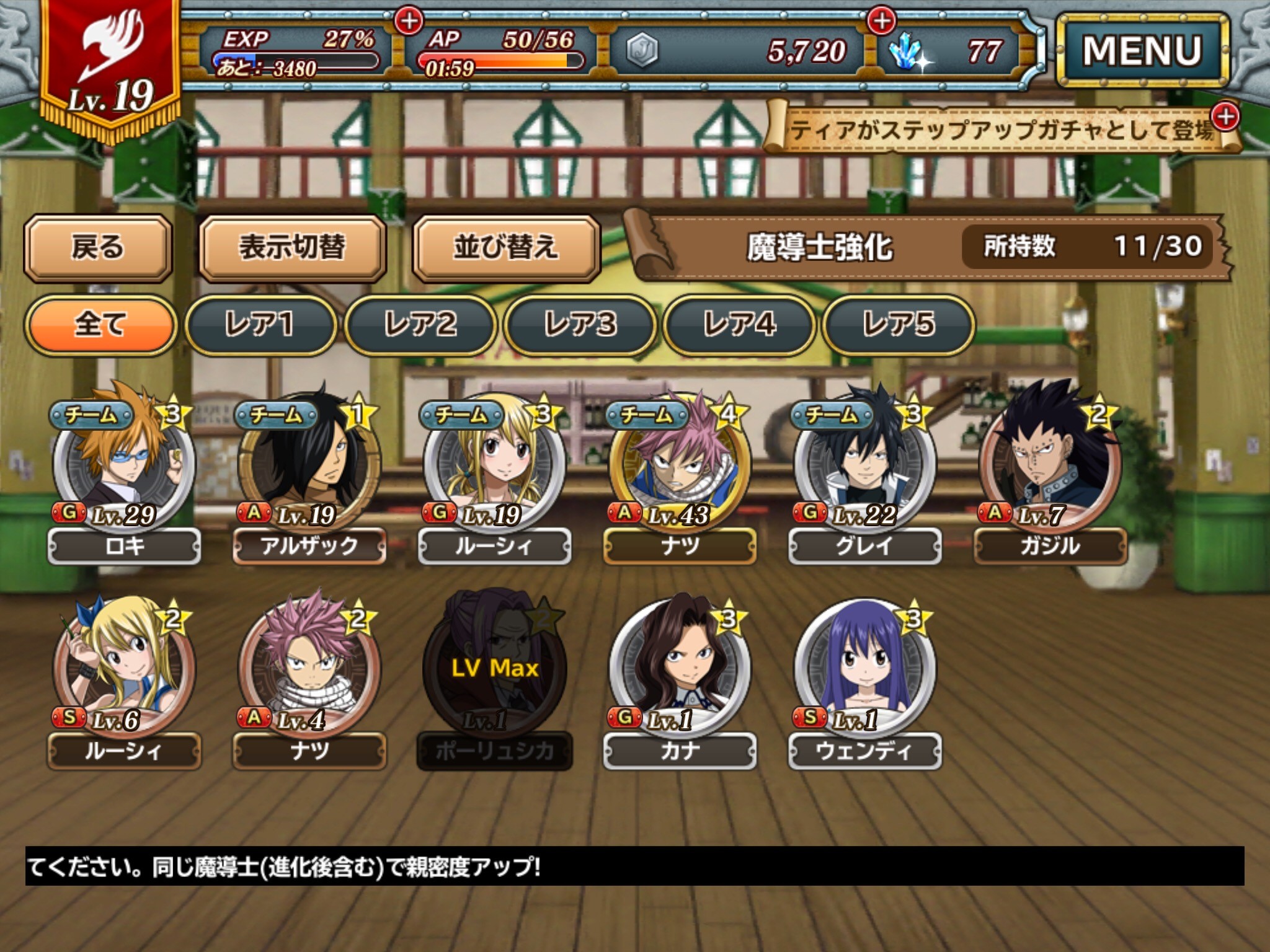1270x952 pixels.
Task: Select the カナ mage portrait
Action: click(680, 669)
